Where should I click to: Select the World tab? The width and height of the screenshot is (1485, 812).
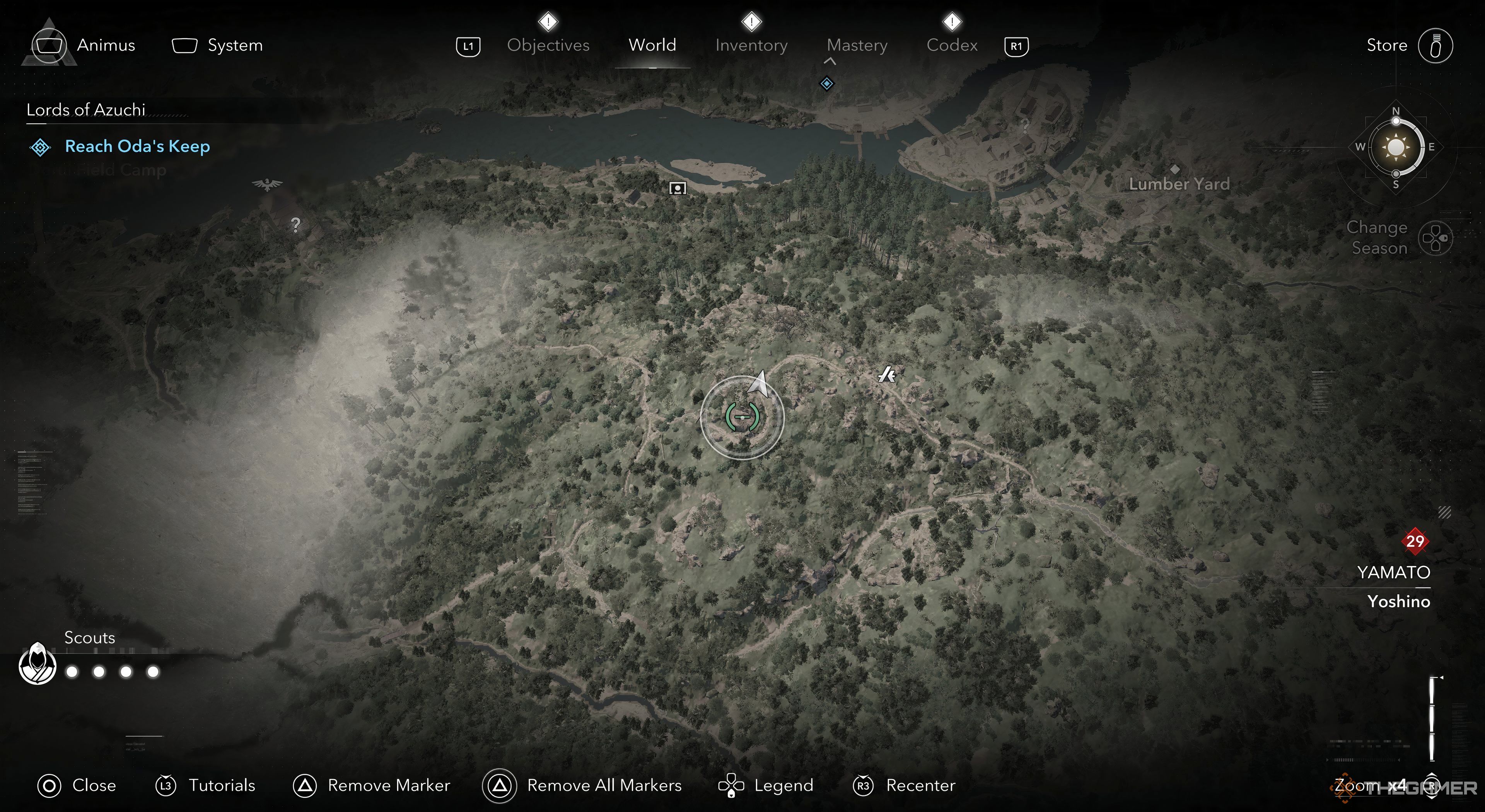[652, 45]
